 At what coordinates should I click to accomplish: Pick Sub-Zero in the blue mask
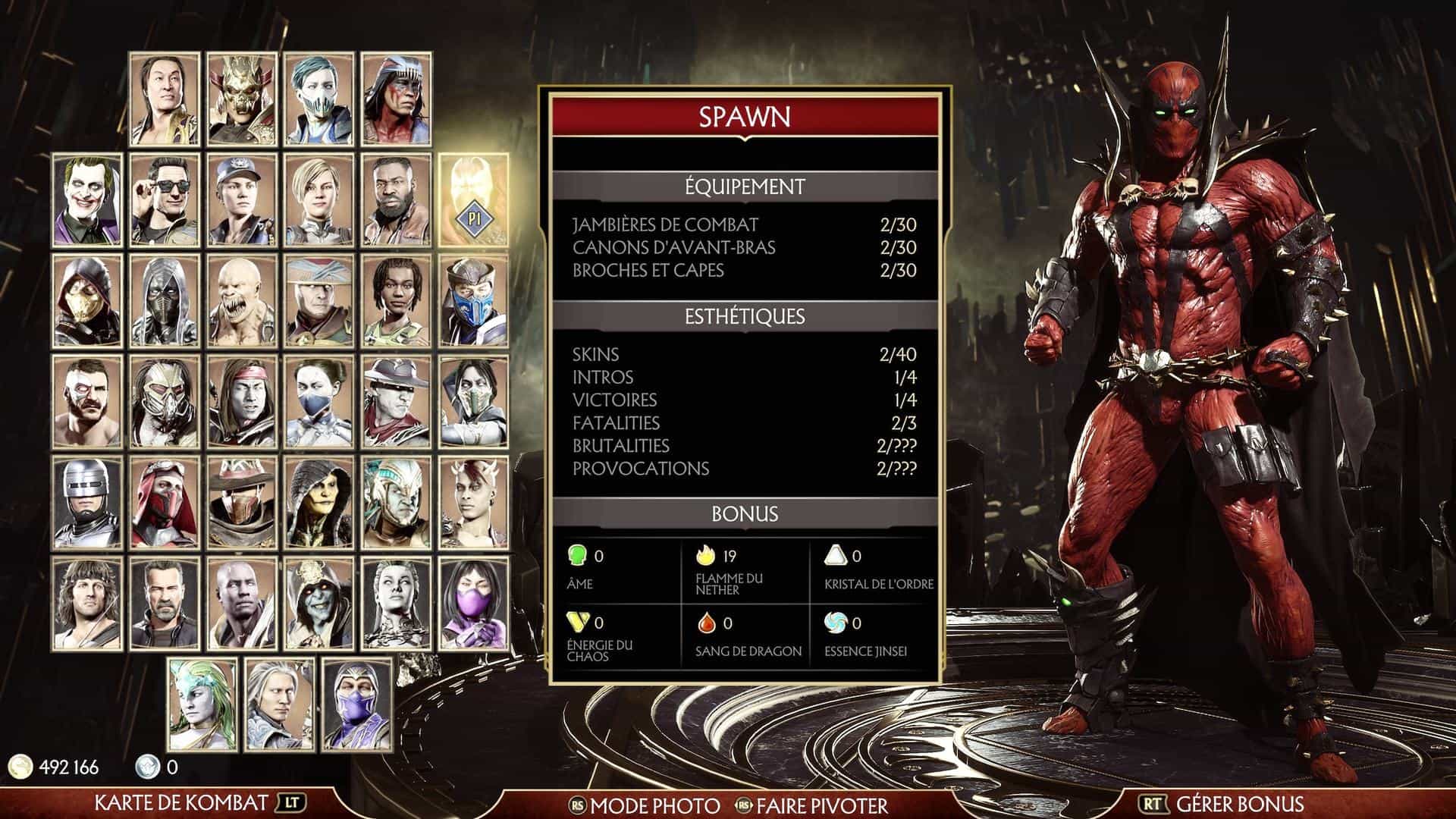coord(474,301)
